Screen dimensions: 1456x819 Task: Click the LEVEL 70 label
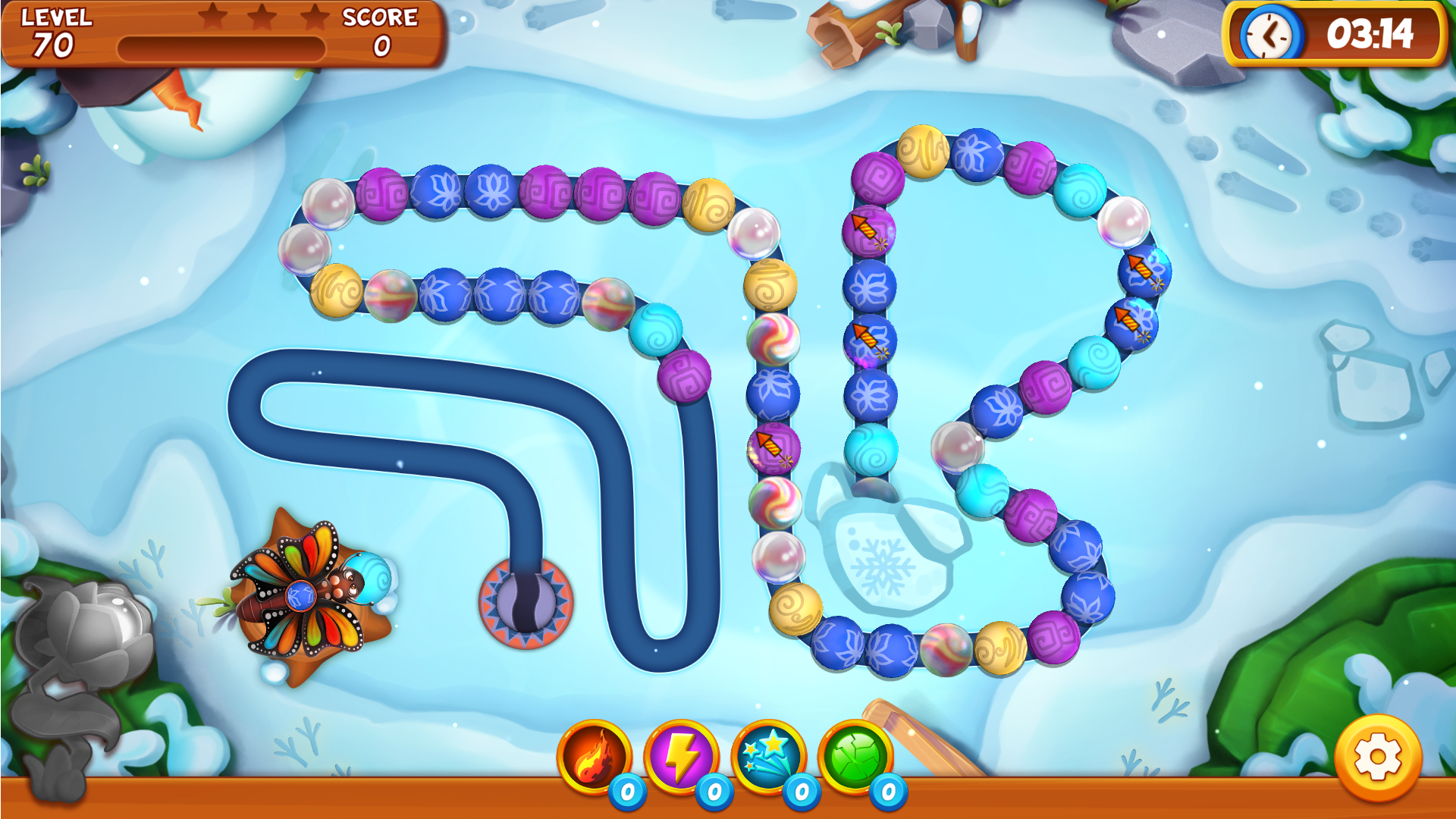coord(53,32)
